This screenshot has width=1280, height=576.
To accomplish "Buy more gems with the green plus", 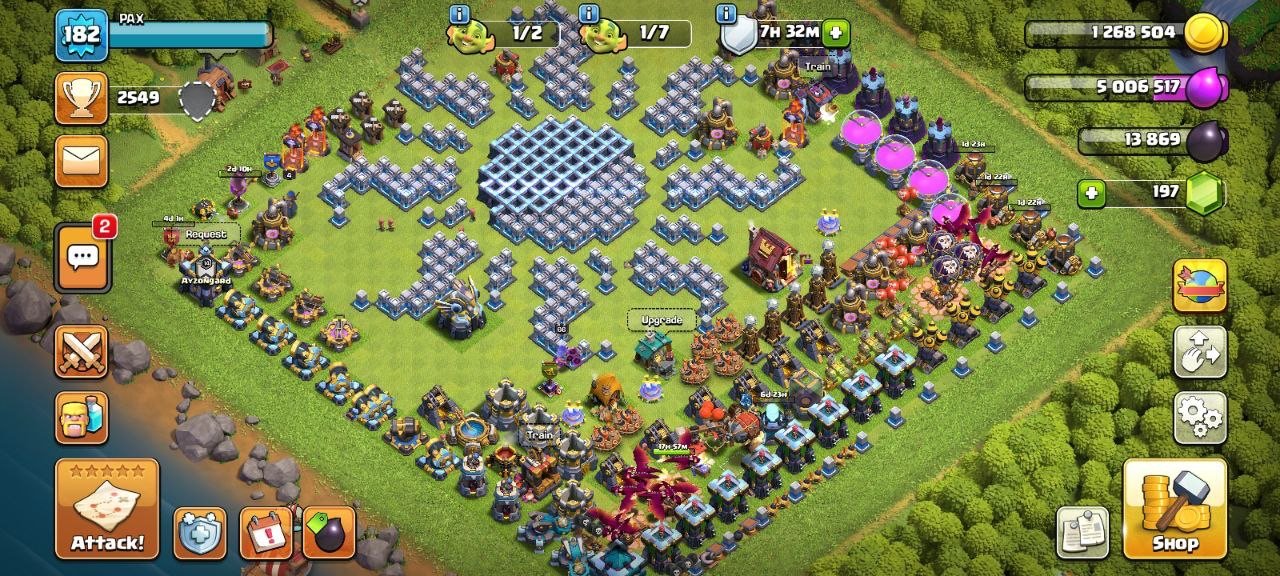I will [1091, 191].
